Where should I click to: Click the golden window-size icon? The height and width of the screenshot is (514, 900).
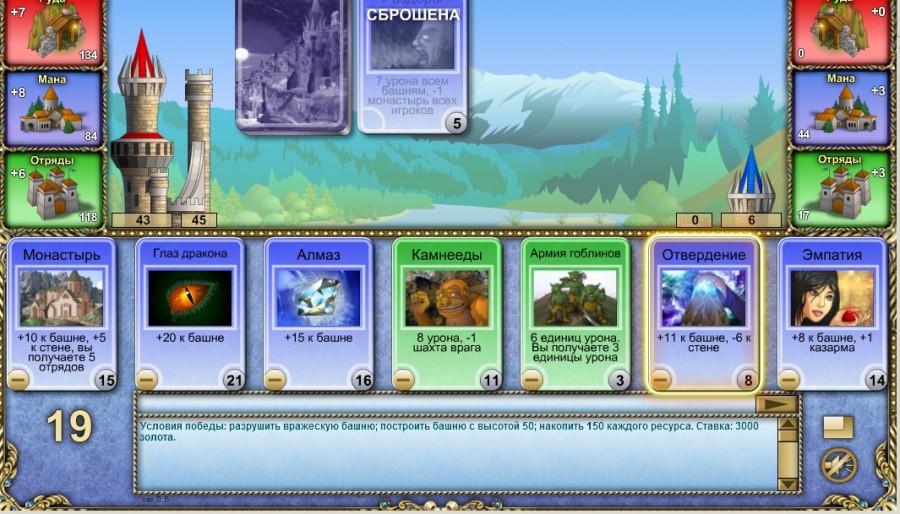(838, 427)
